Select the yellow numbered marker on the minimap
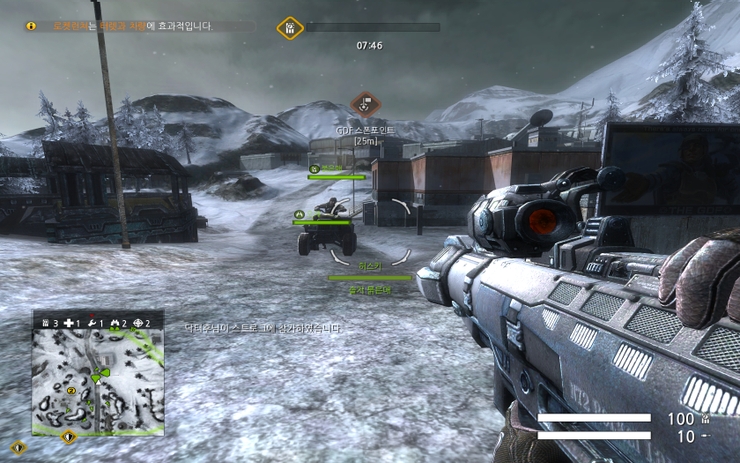 click(71, 389)
